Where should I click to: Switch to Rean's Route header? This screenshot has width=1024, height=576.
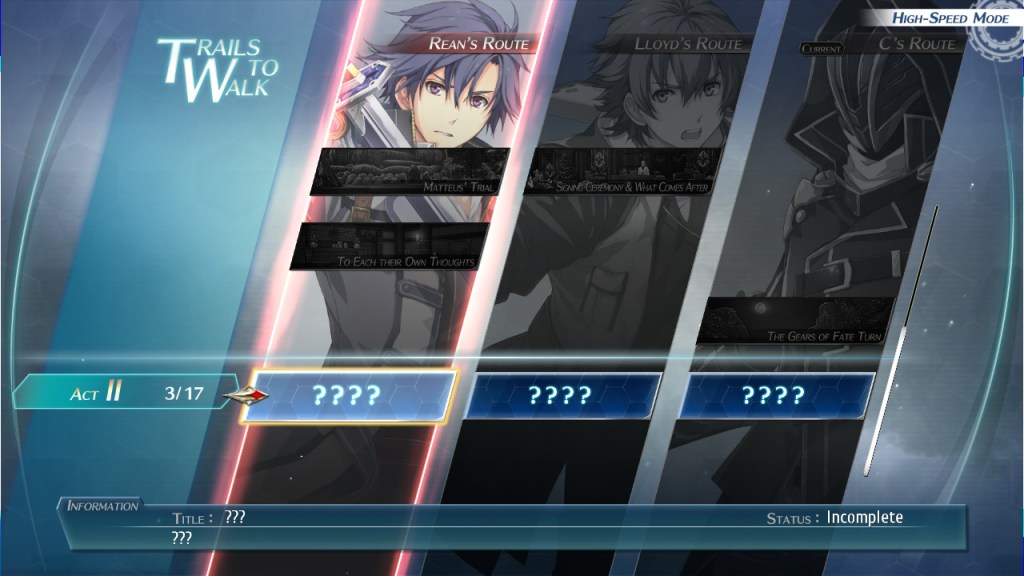[478, 43]
